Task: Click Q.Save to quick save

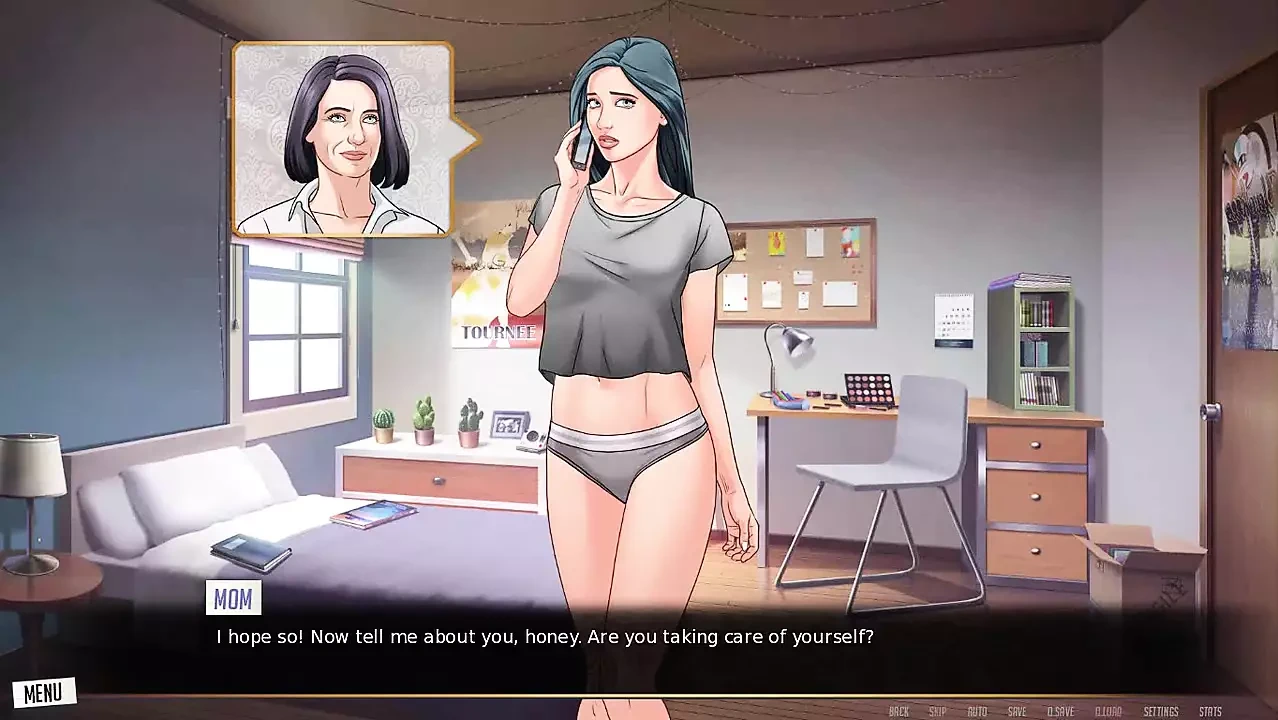Action: [1060, 711]
